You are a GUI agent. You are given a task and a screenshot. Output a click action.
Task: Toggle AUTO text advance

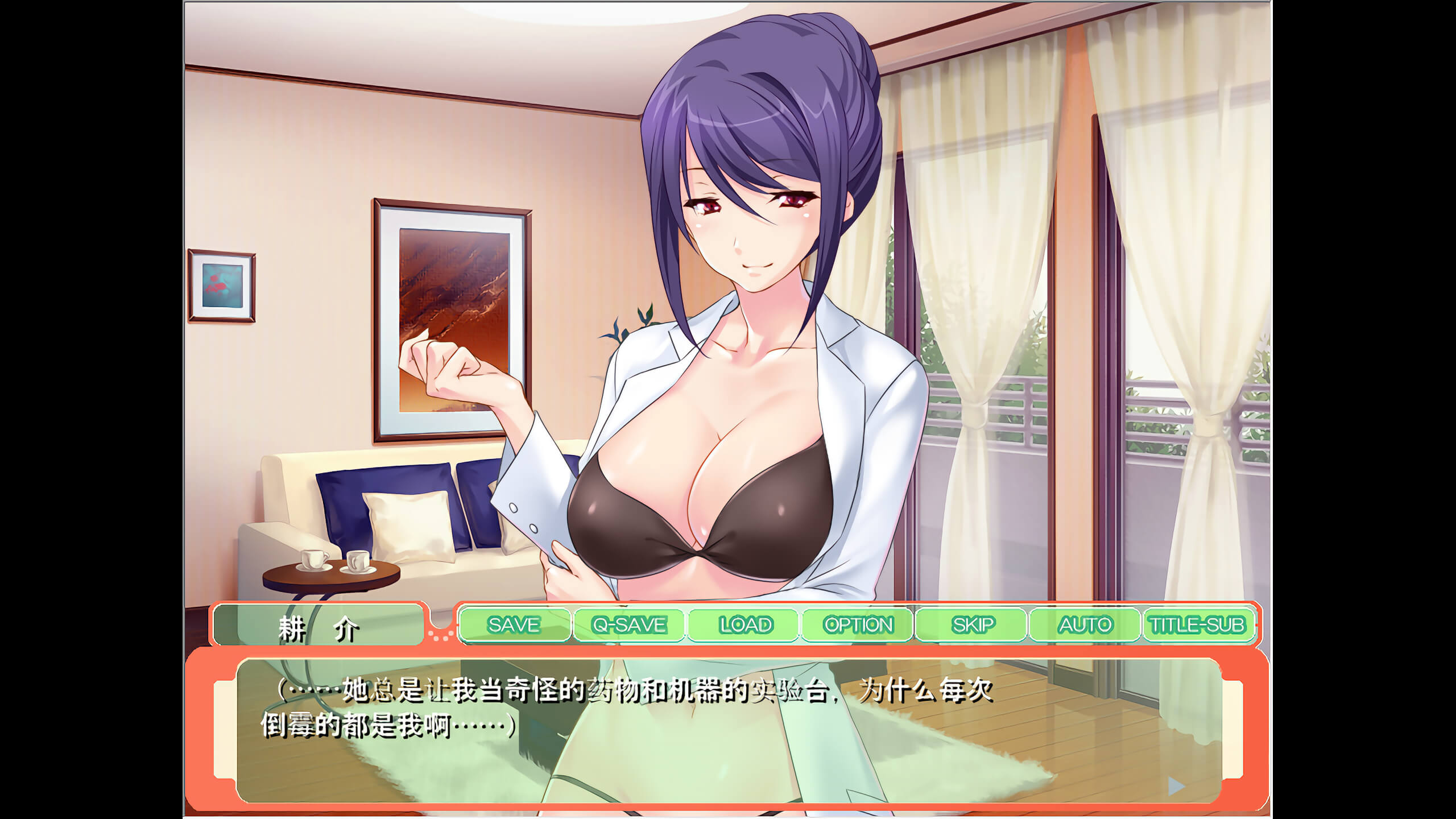1085,625
